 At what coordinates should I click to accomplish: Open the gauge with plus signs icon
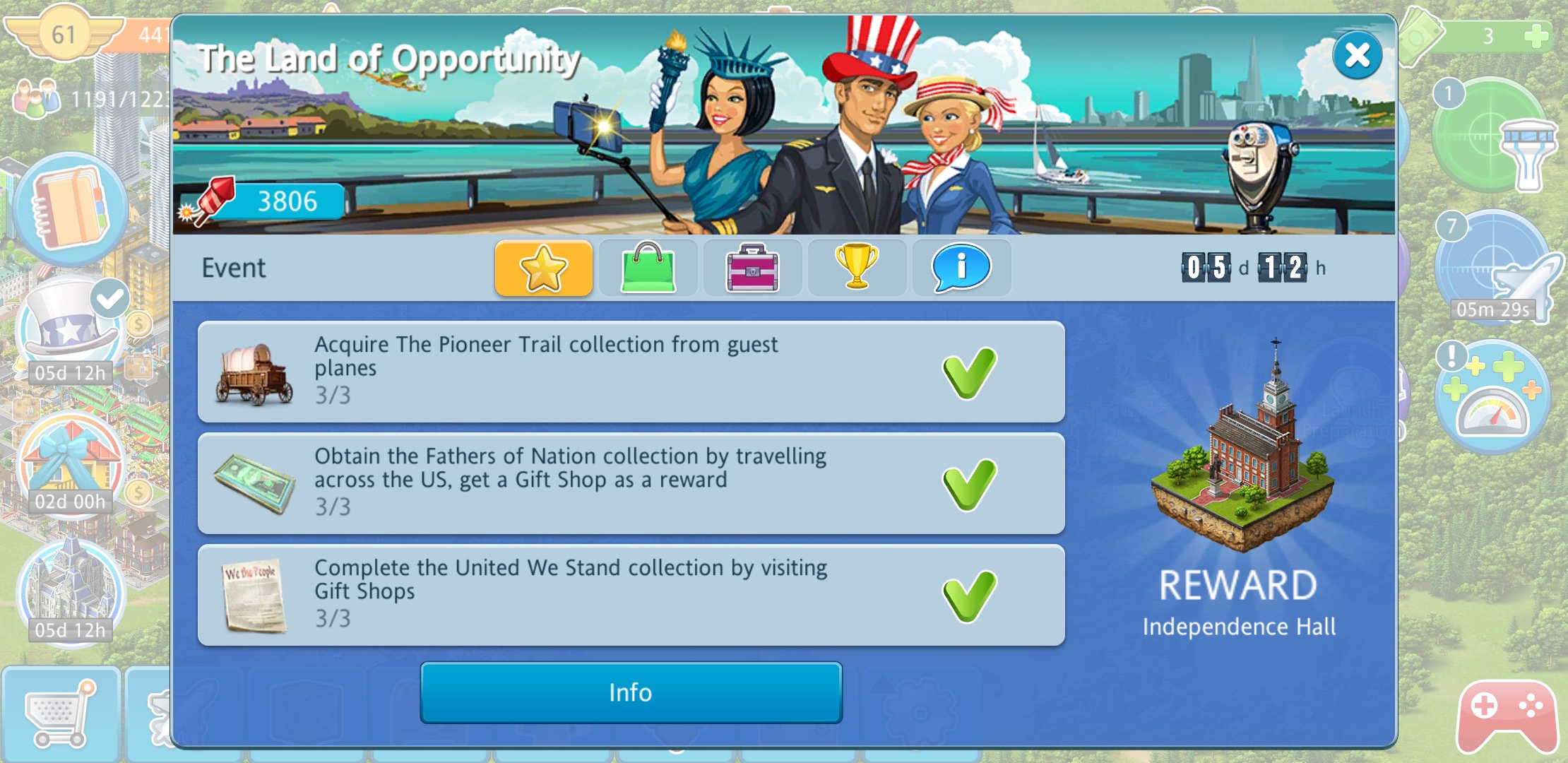tap(1494, 399)
